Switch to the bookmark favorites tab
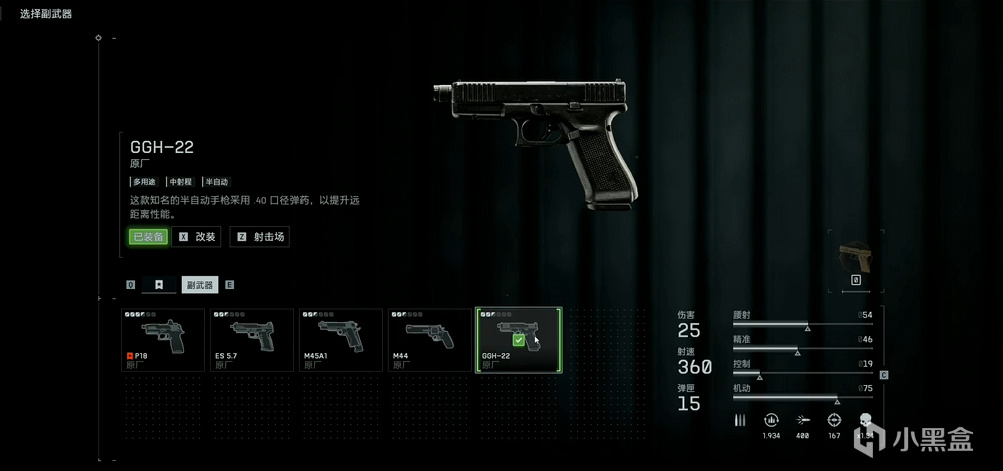Screen dimensions: 1003x471 click(158, 285)
